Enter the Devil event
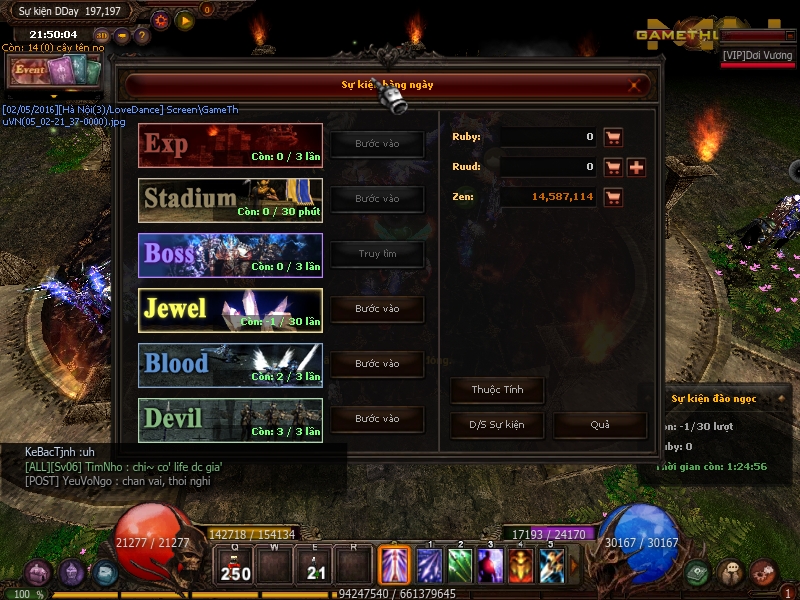 coord(377,419)
